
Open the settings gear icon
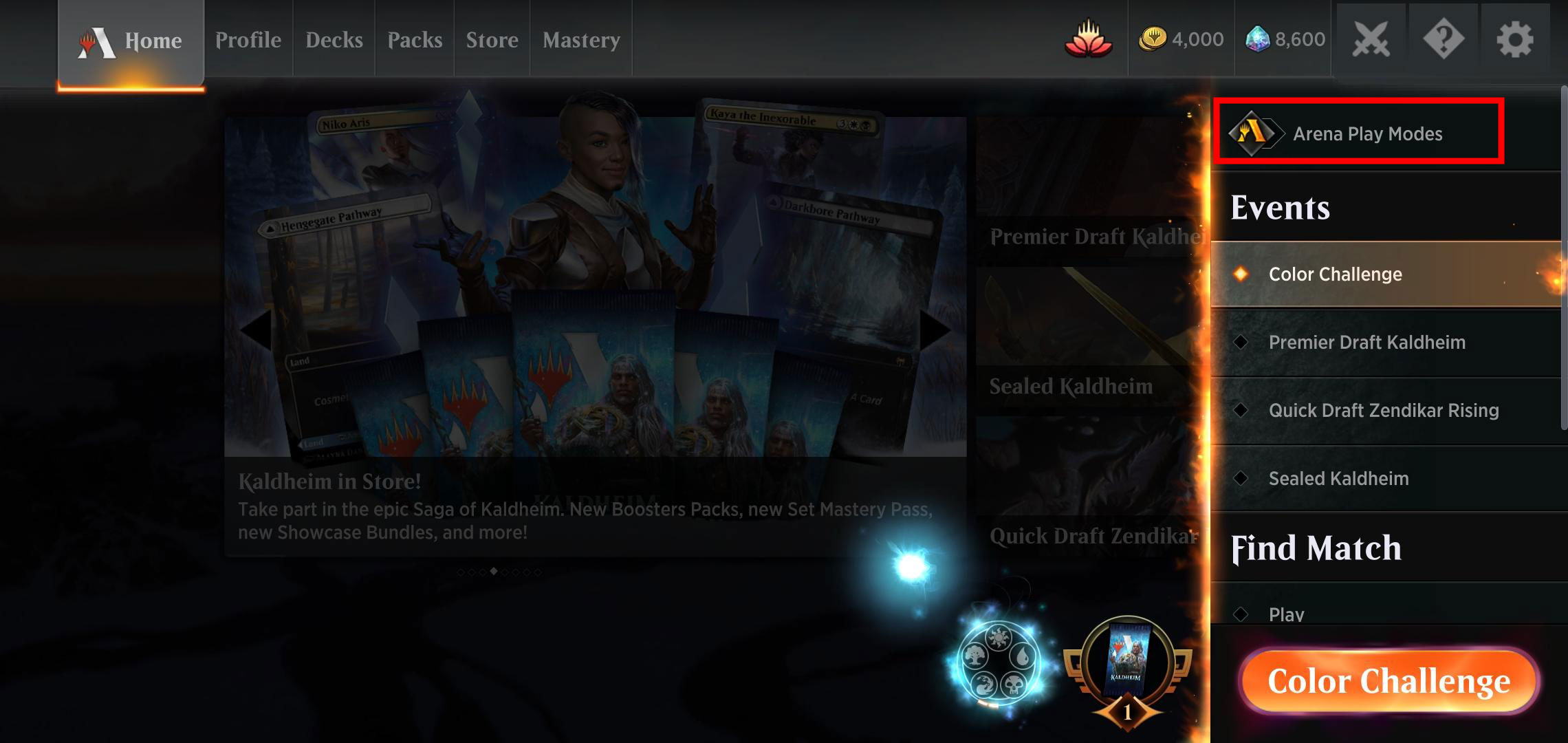click(1515, 39)
